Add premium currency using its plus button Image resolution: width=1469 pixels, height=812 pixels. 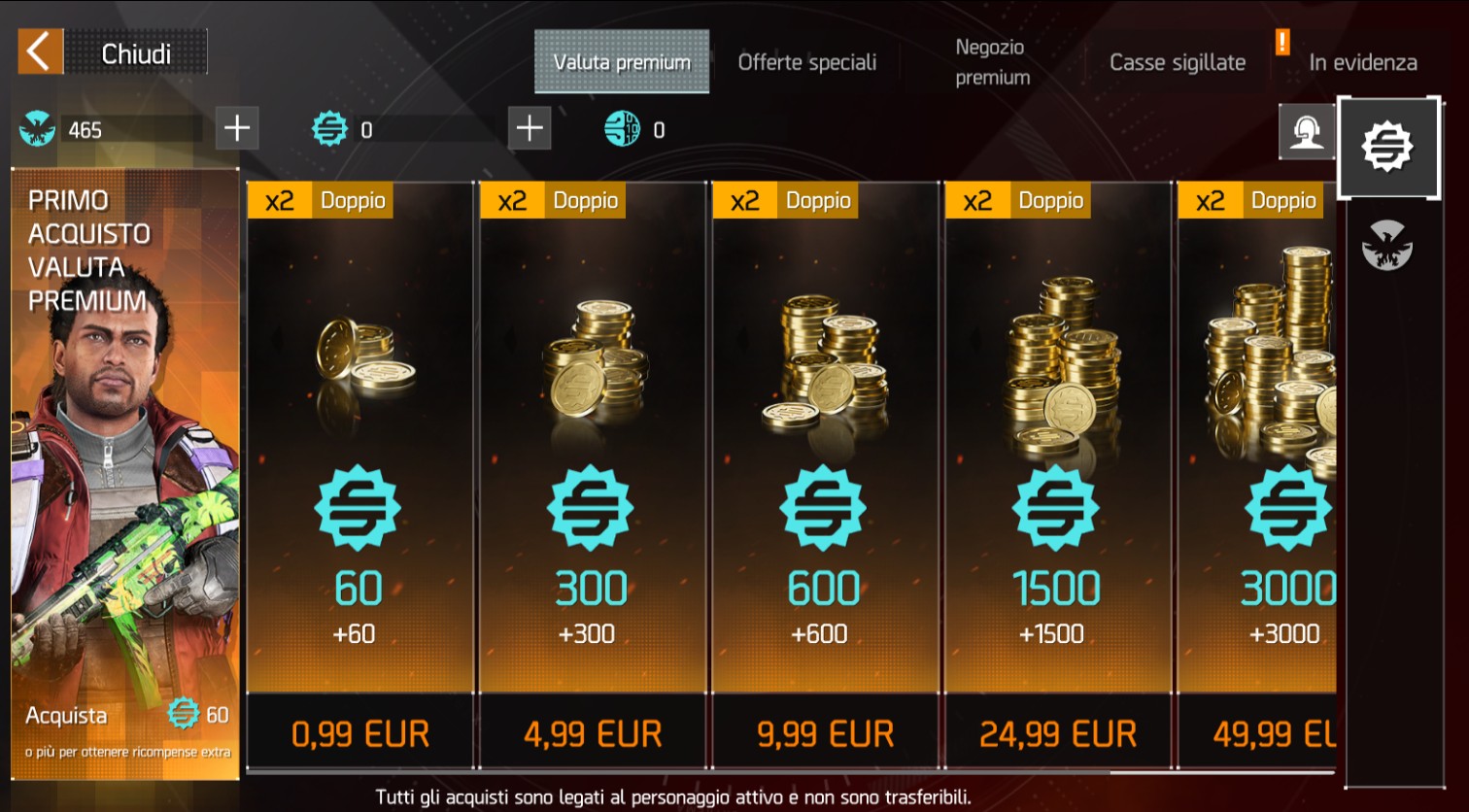tap(530, 128)
